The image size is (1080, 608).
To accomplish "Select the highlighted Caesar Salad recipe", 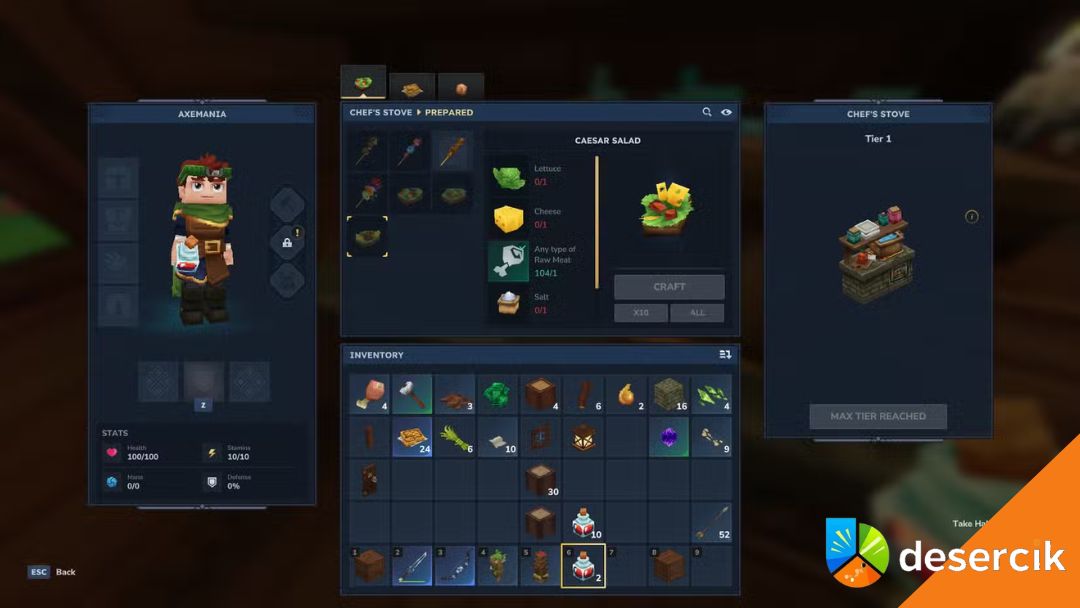I will point(367,236).
